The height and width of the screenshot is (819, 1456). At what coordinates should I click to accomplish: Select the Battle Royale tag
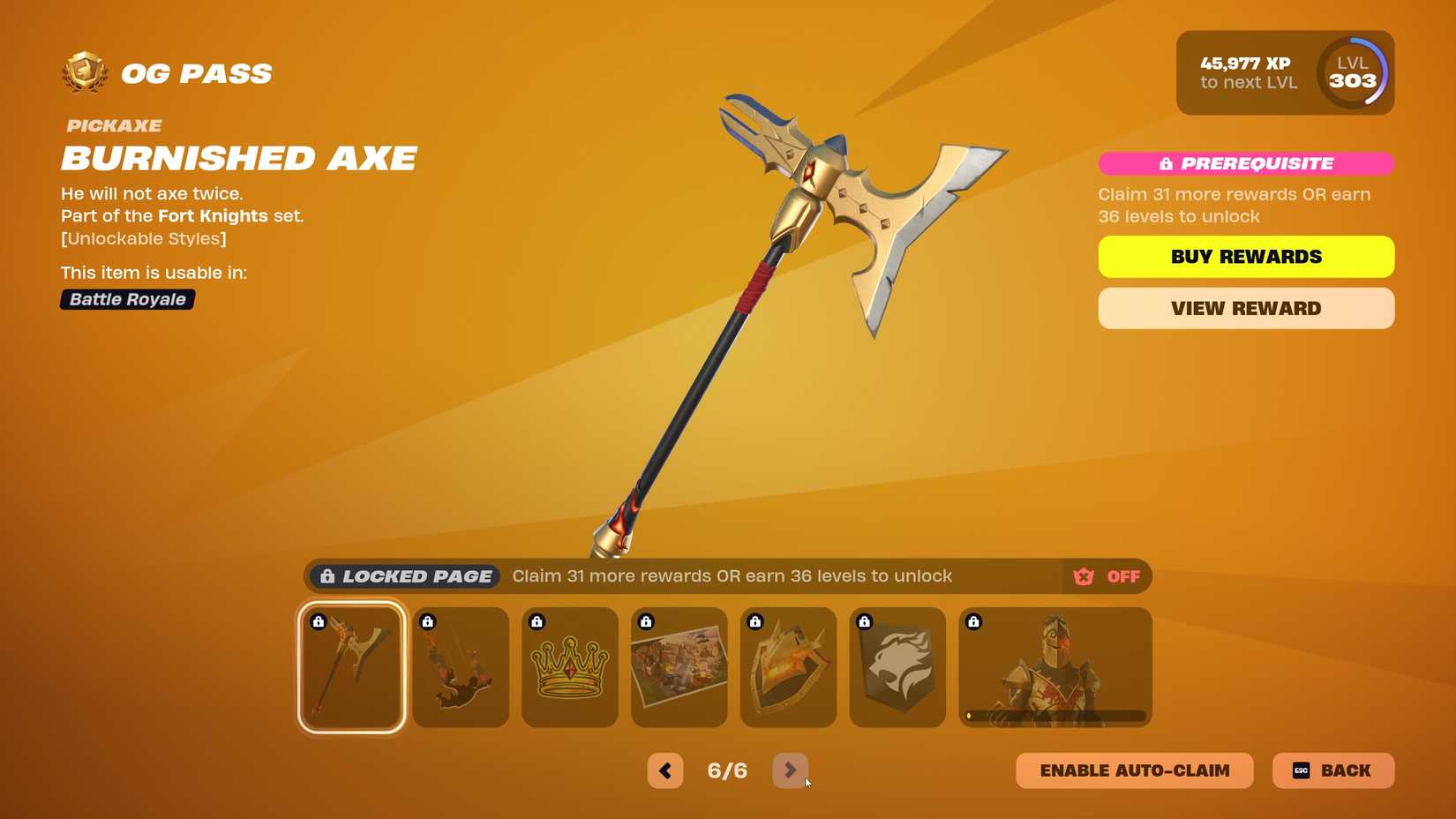pyautogui.click(x=126, y=299)
